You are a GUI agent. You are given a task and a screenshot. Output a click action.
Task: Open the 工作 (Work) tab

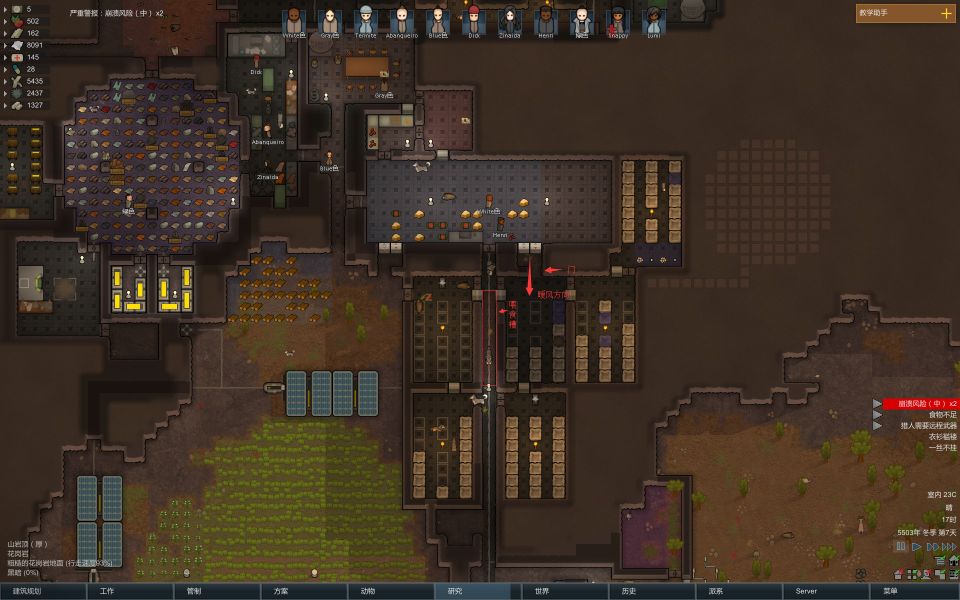108,591
